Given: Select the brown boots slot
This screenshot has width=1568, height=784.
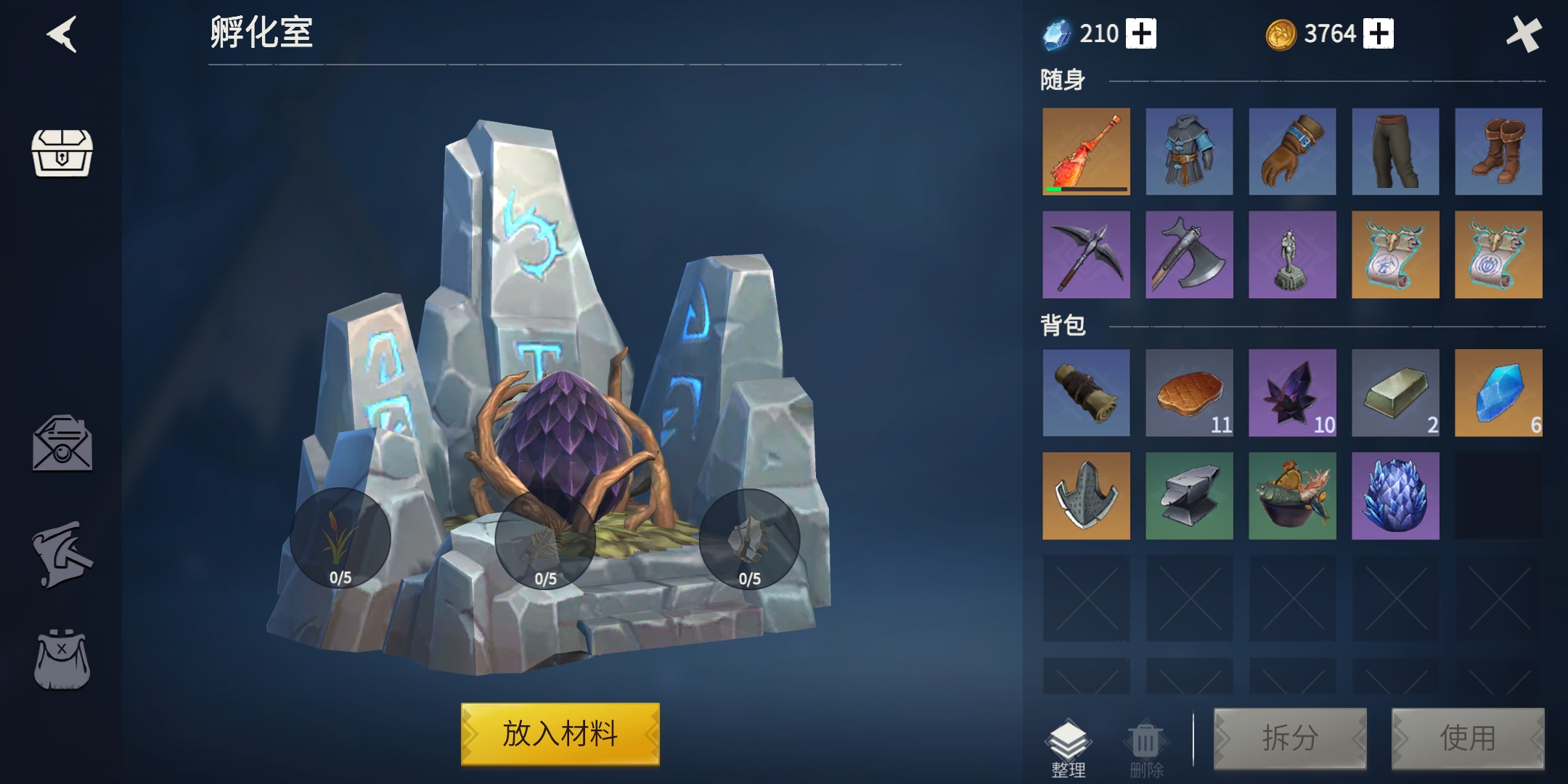Looking at the screenshot, I should click(1498, 152).
